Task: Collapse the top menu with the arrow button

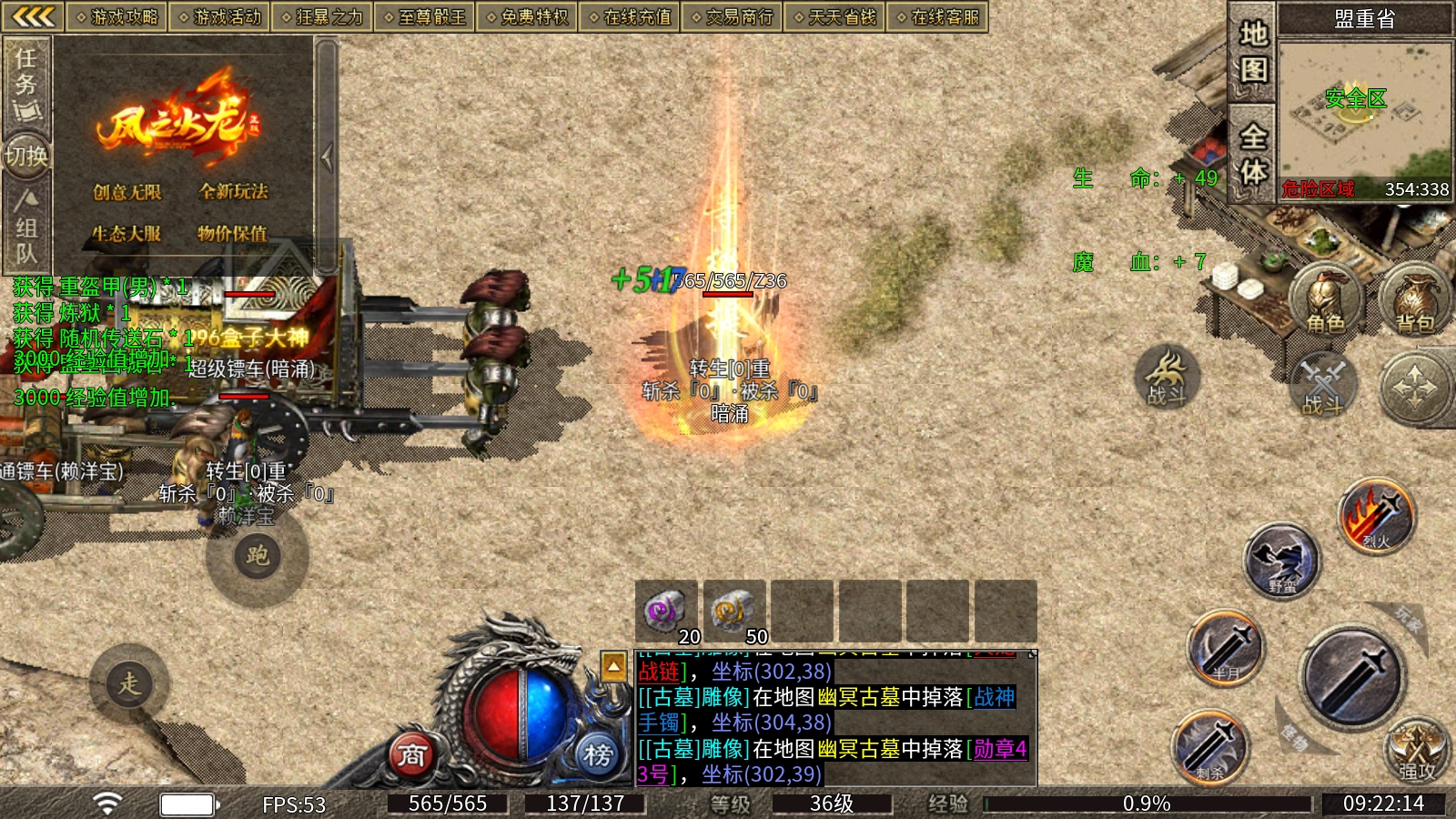Action: point(33,16)
